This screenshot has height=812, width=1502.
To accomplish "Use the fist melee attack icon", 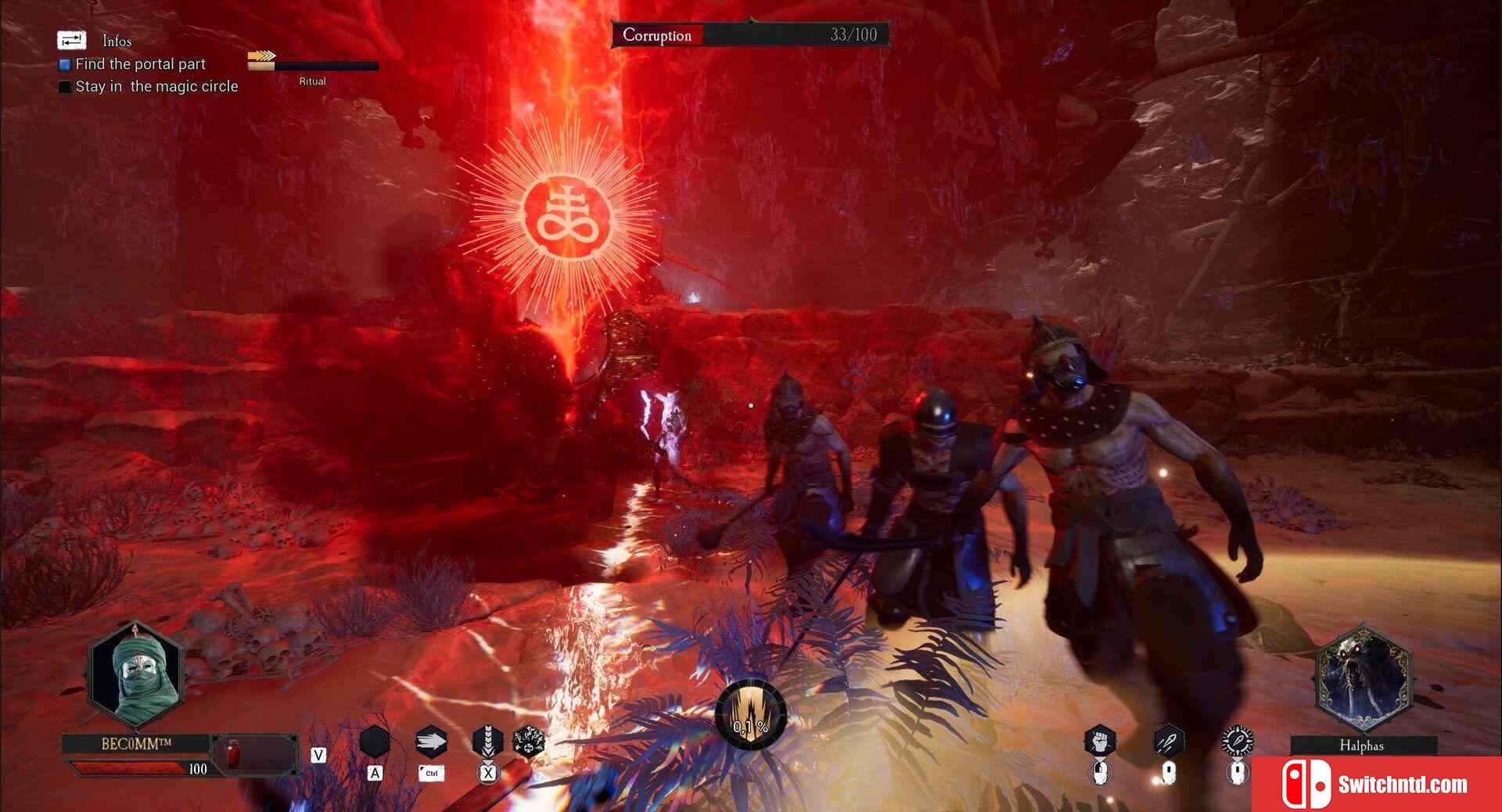I will (x=1100, y=741).
